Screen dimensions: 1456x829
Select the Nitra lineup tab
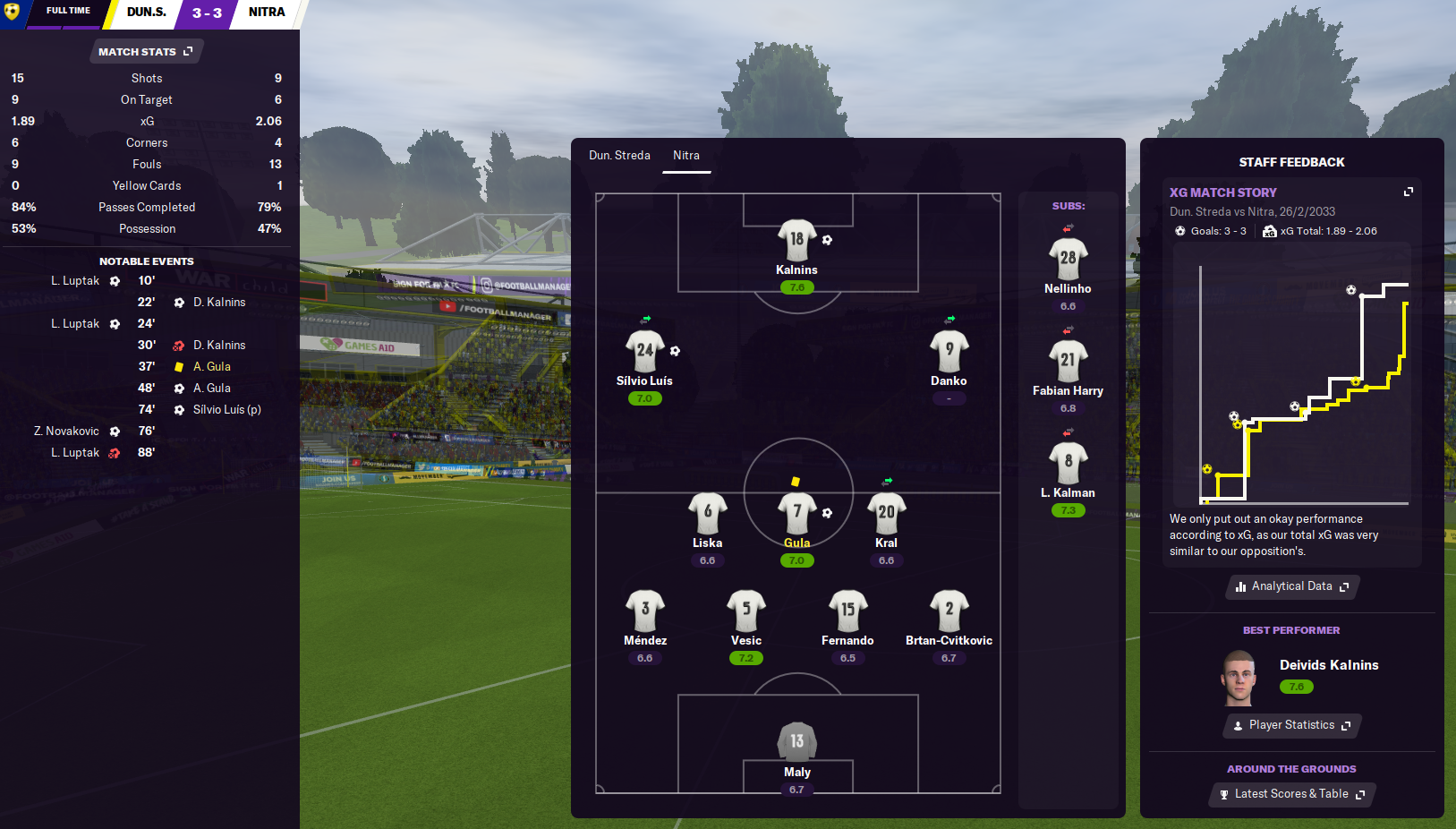click(686, 156)
